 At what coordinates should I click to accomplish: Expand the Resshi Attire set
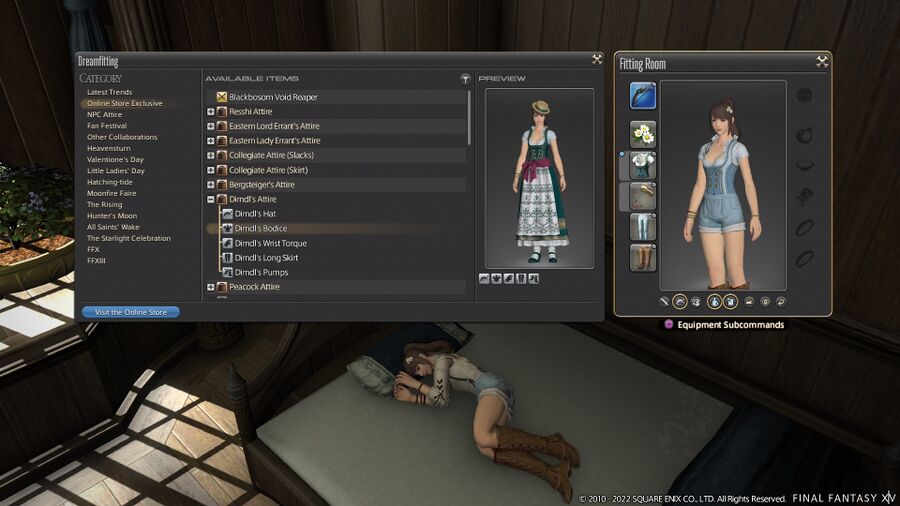point(211,112)
